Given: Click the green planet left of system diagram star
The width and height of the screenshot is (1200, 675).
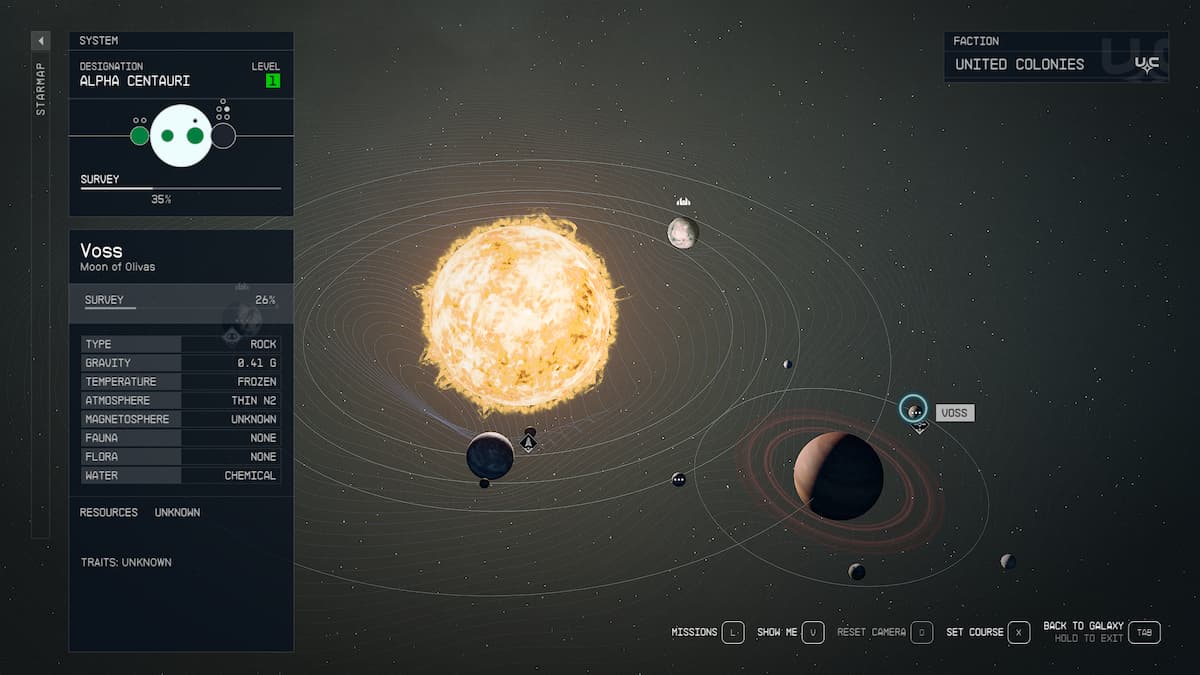Looking at the screenshot, I should pyautogui.click(x=140, y=135).
